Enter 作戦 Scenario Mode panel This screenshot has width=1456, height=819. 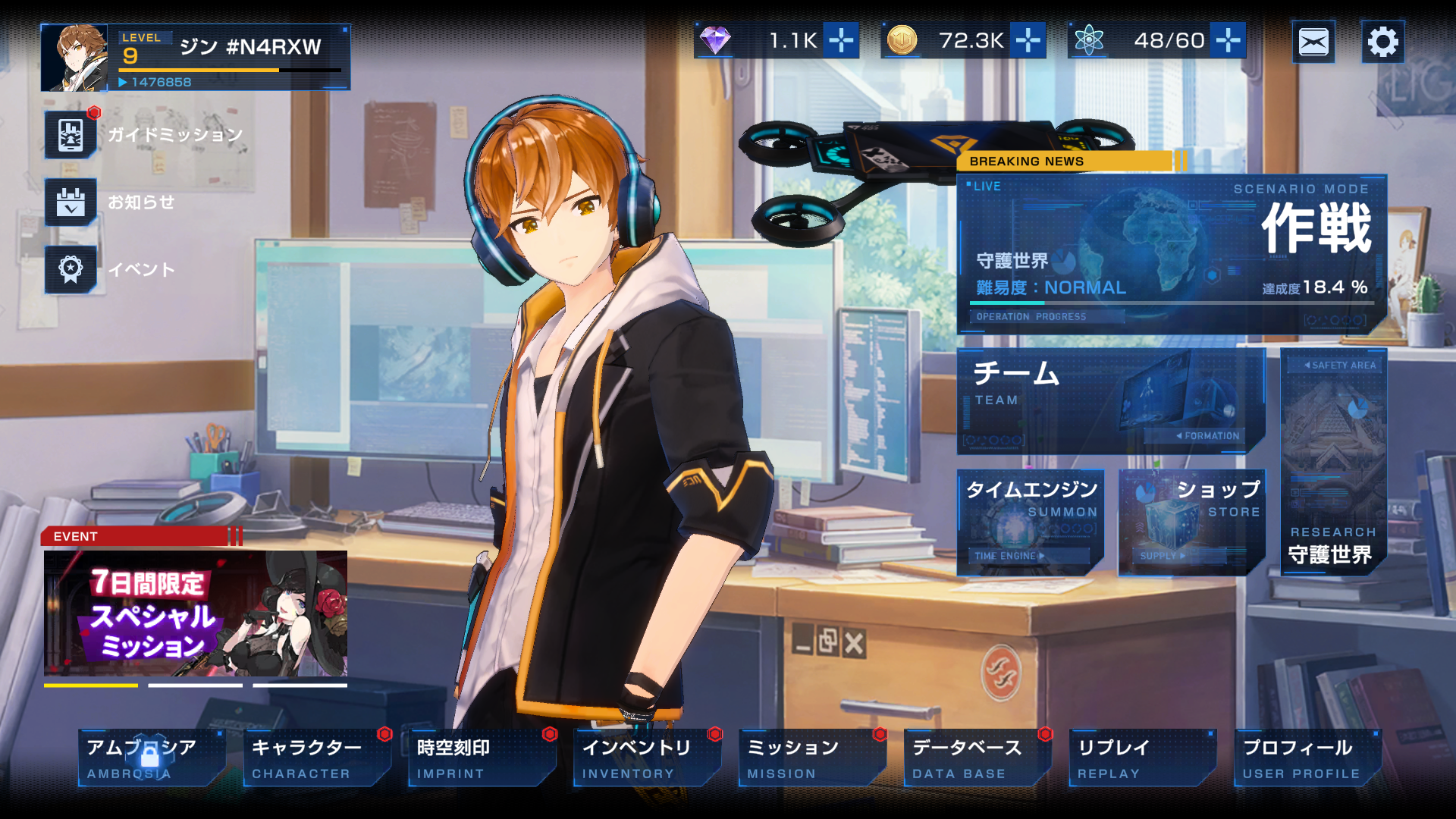coord(1172,254)
